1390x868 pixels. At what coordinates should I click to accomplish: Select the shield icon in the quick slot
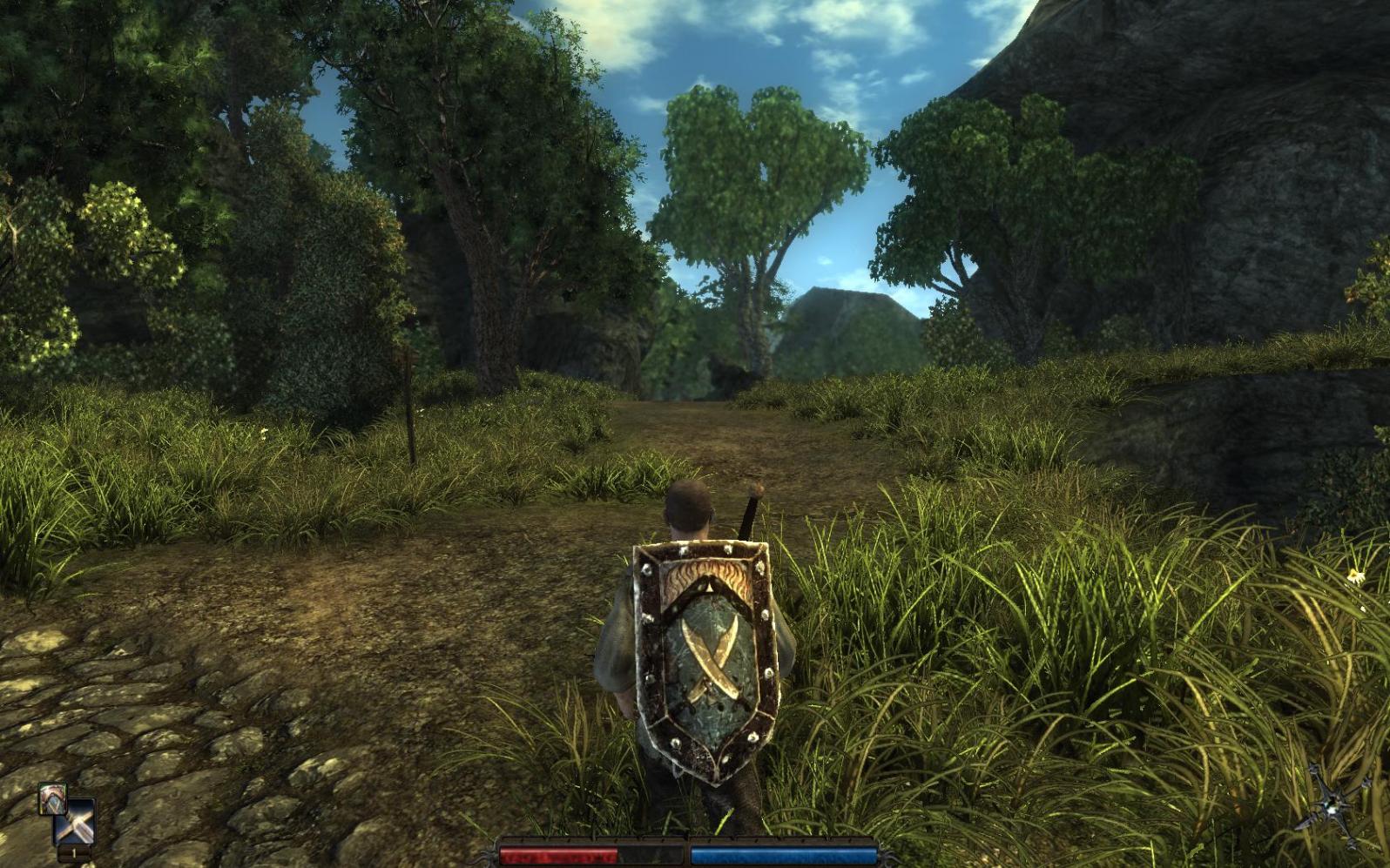pos(51,799)
